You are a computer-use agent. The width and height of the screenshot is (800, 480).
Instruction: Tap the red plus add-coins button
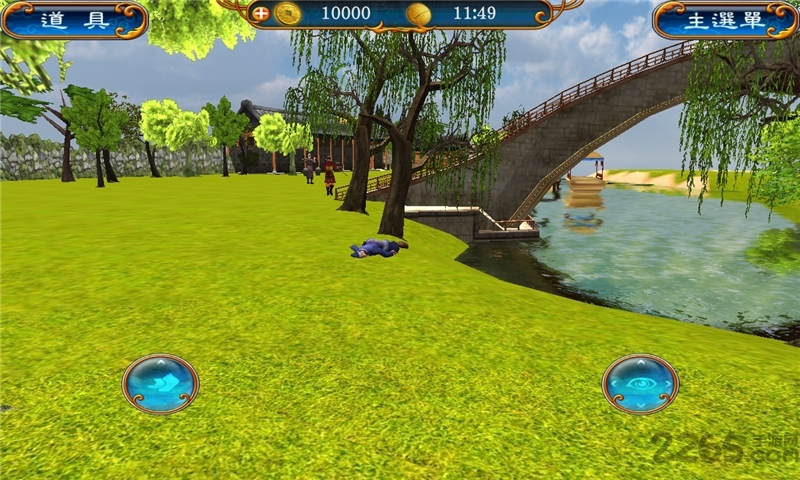(x=261, y=14)
